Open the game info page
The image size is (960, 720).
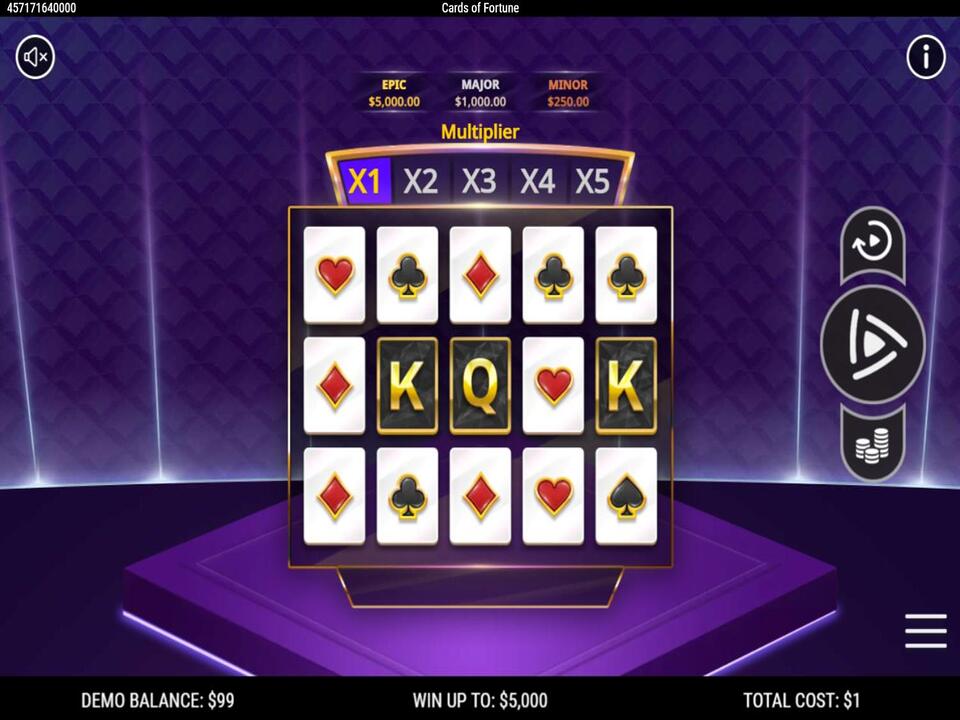coord(925,58)
